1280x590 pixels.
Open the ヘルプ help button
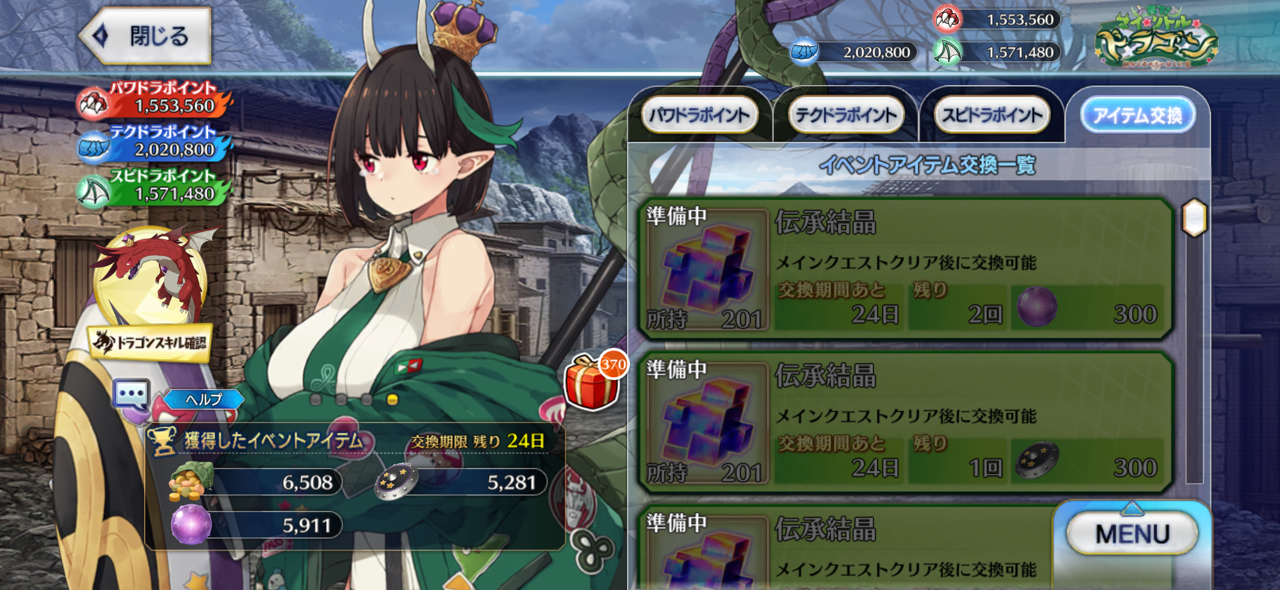[202, 399]
